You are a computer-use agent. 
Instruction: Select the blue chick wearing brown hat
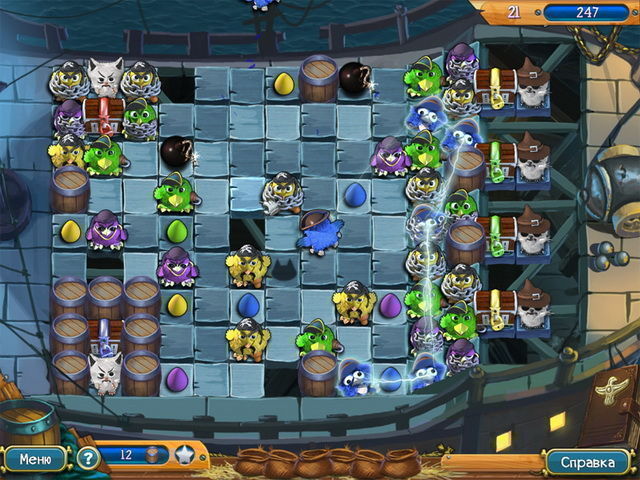[319, 233]
